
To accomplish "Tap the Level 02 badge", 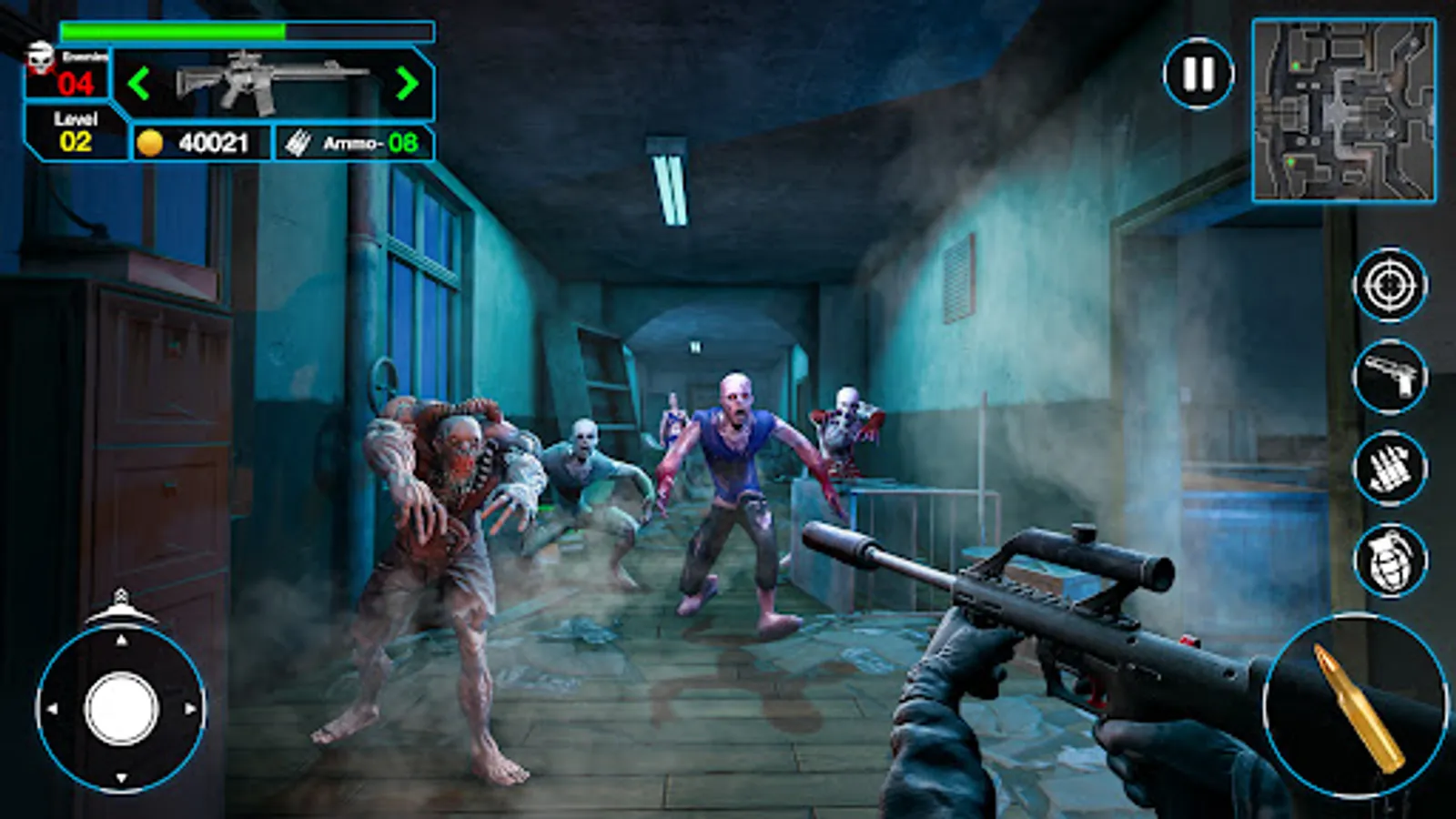I will (77, 130).
